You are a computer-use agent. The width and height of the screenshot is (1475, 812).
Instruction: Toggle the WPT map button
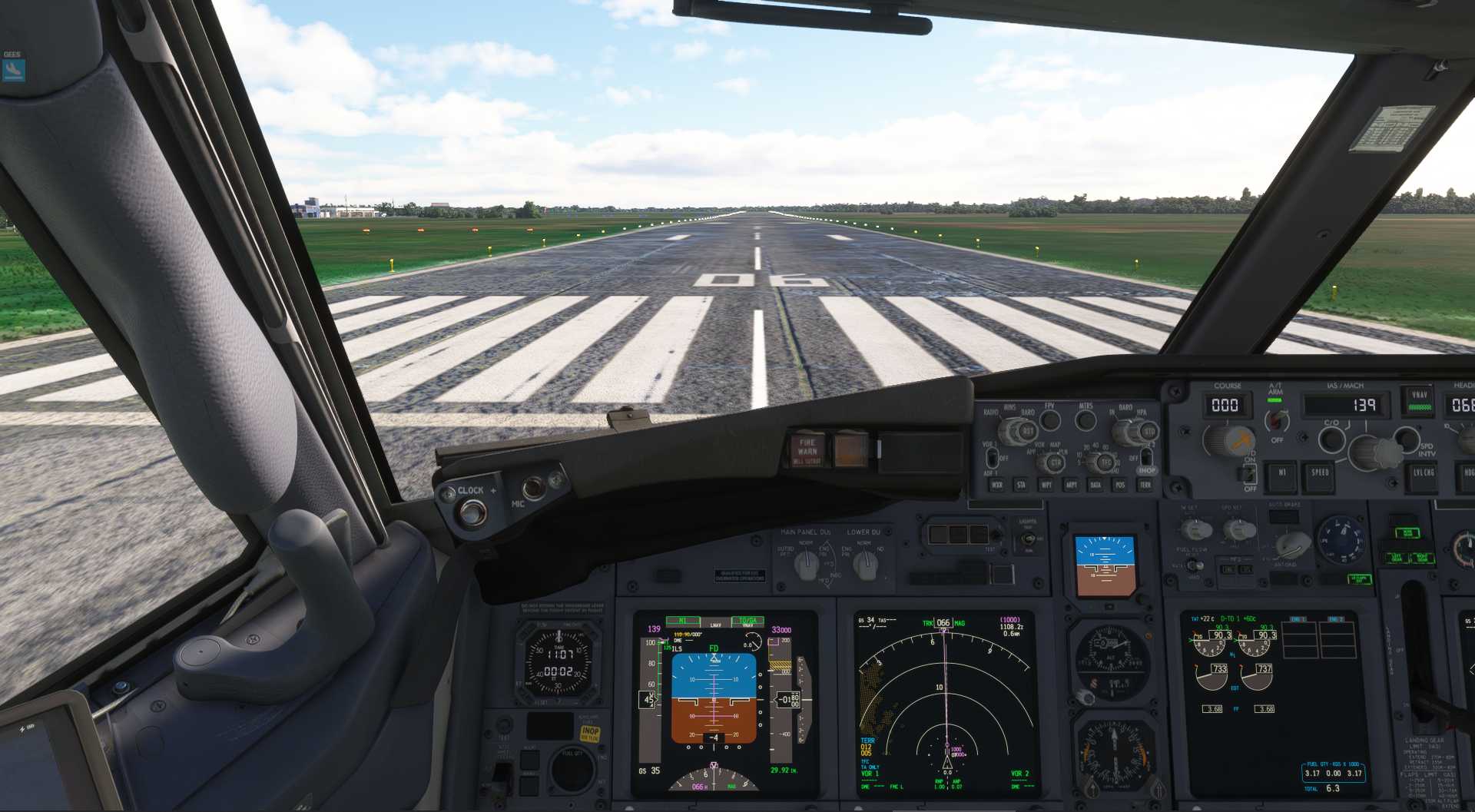point(1046,485)
